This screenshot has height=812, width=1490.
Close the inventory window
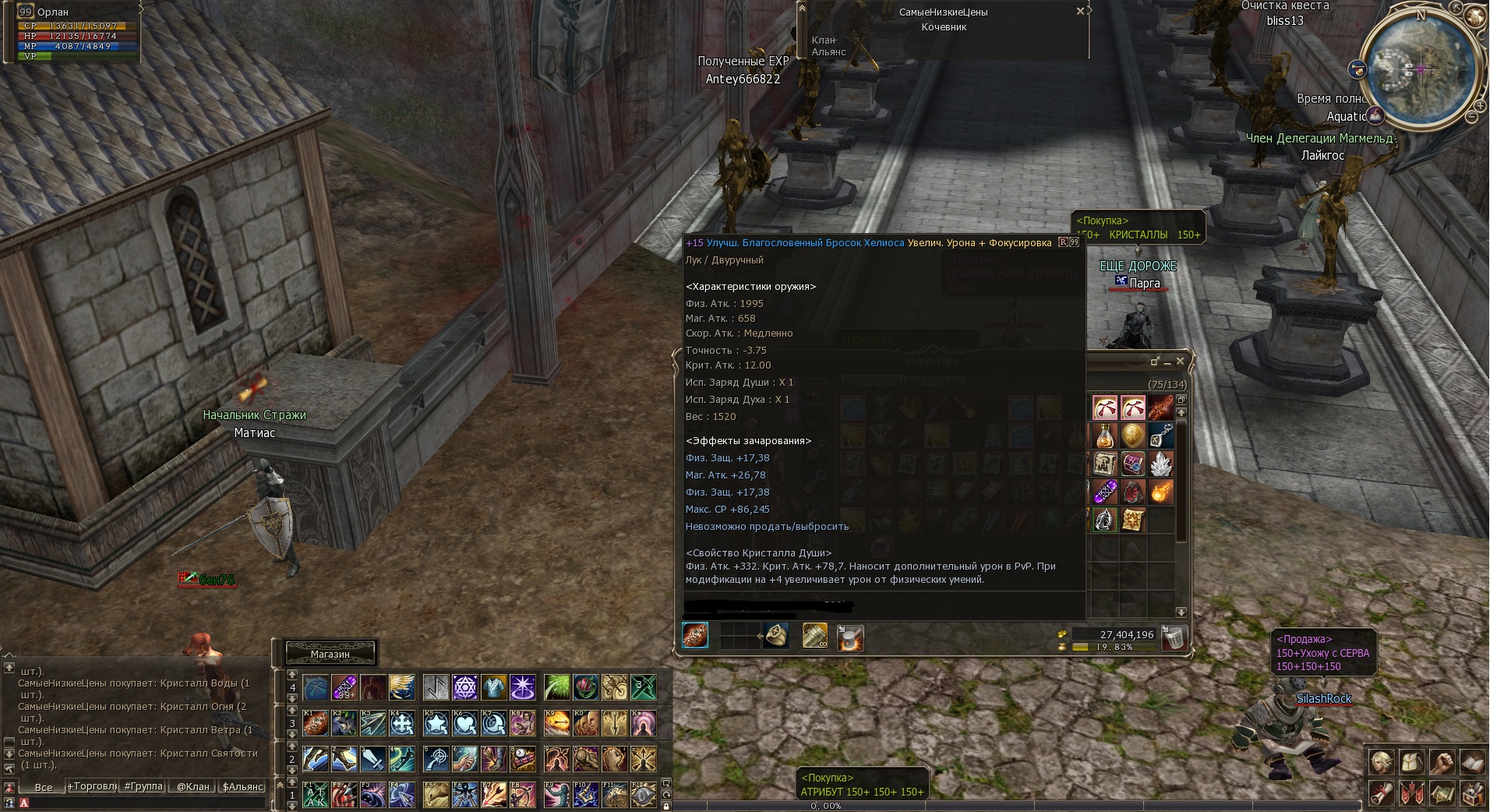click(x=1180, y=361)
